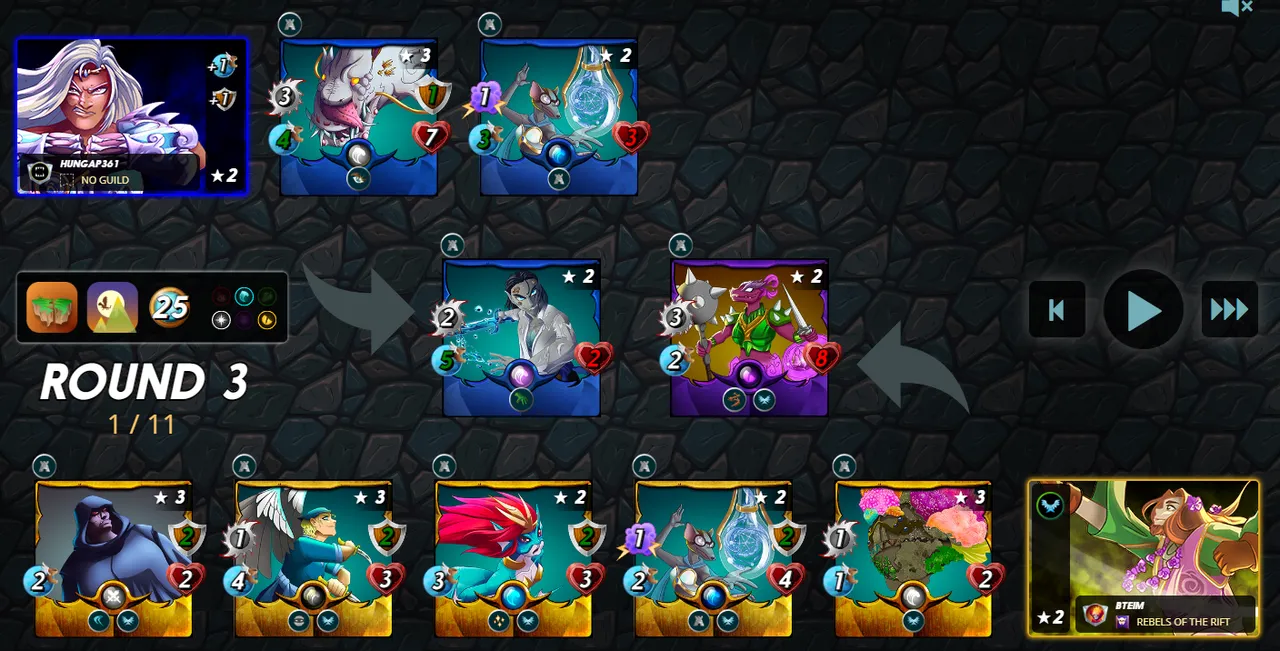Select HUNGAP361's white-haired summoner card

point(130,115)
